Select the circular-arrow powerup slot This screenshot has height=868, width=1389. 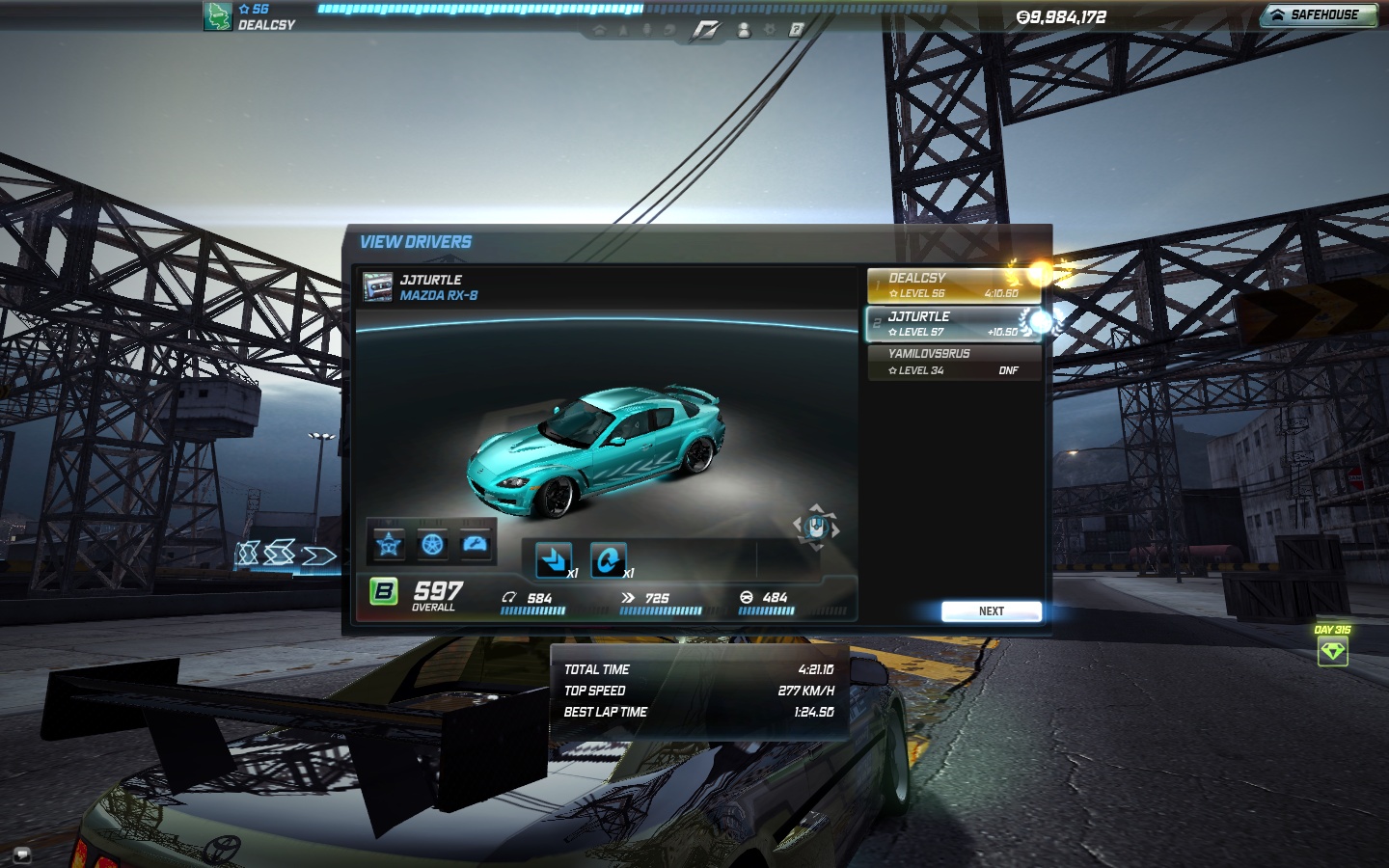(608, 559)
